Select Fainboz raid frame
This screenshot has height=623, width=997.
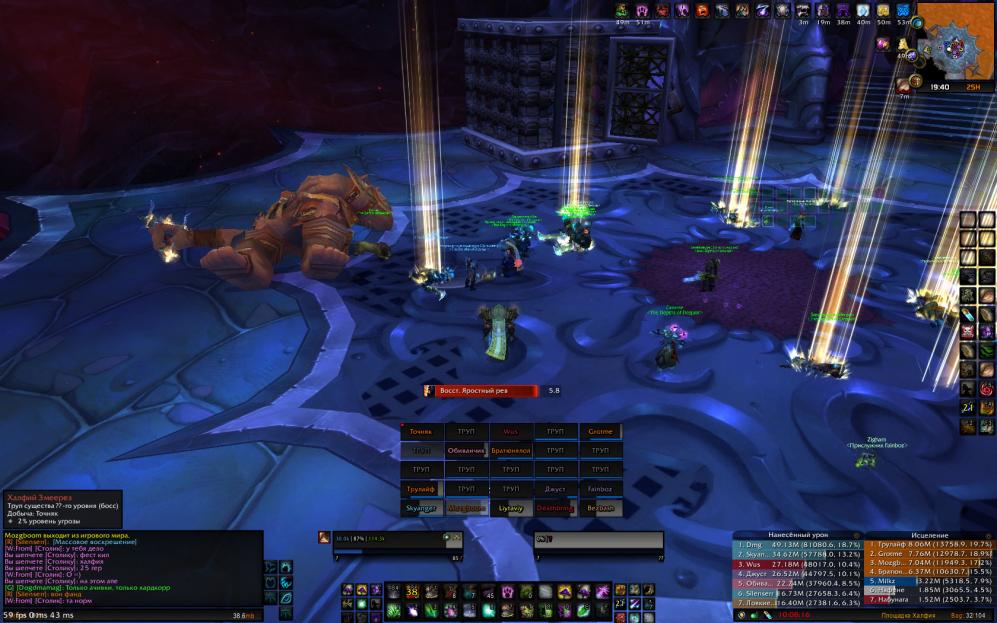click(600, 489)
